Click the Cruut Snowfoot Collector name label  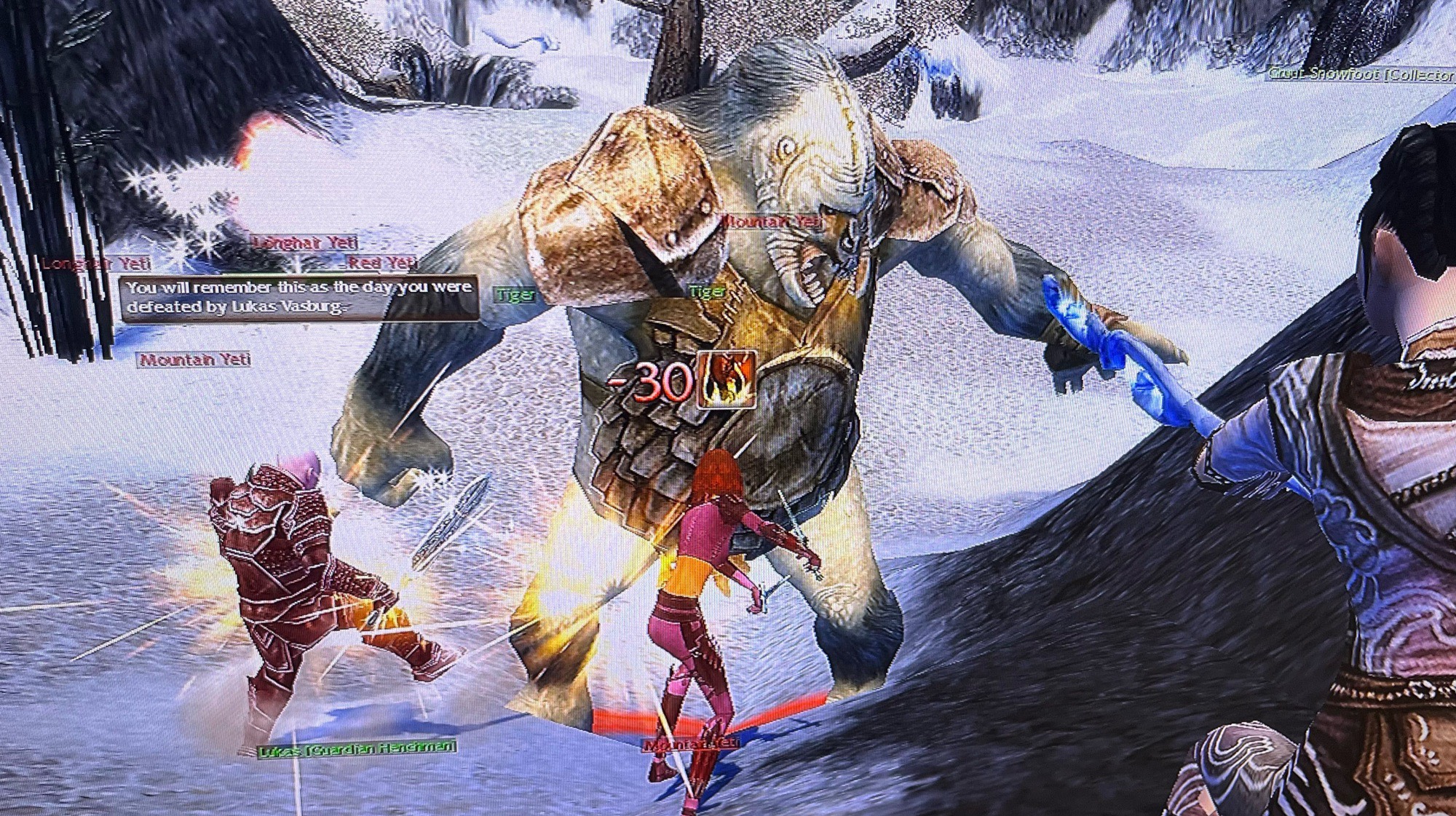click(x=1360, y=74)
